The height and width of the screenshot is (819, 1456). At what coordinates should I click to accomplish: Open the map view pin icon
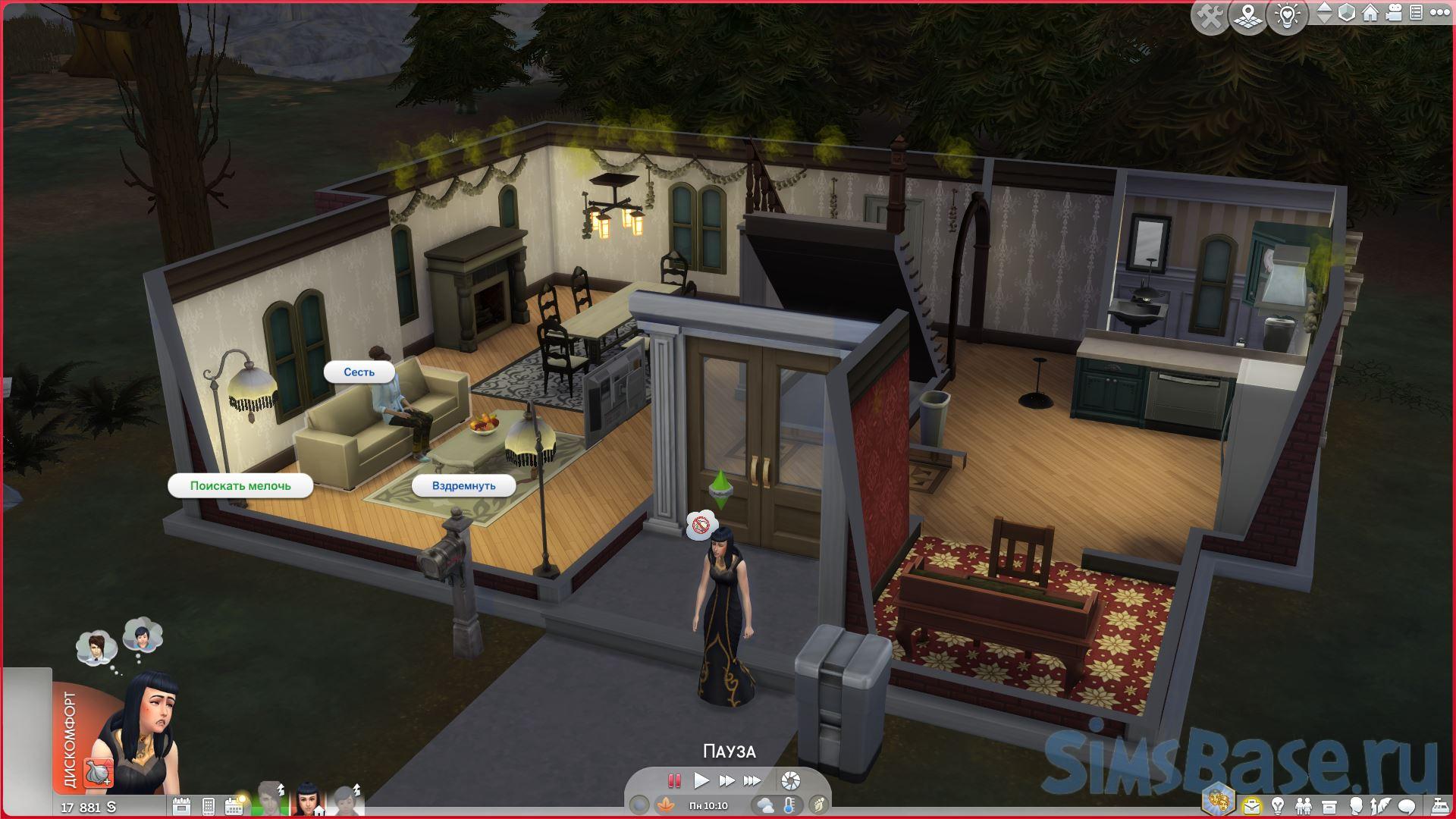point(1248,16)
